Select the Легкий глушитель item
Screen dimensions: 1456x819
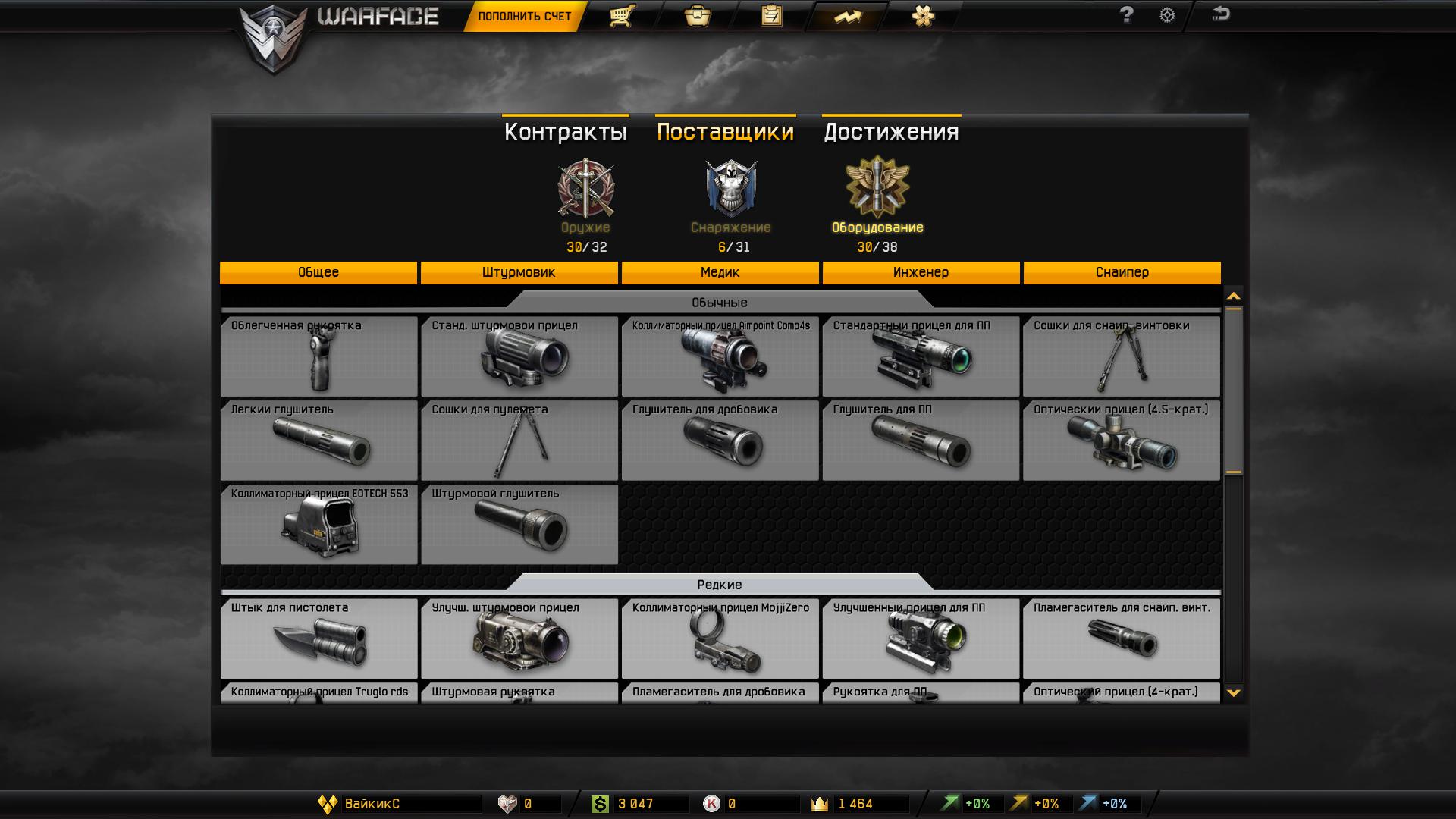[318, 441]
